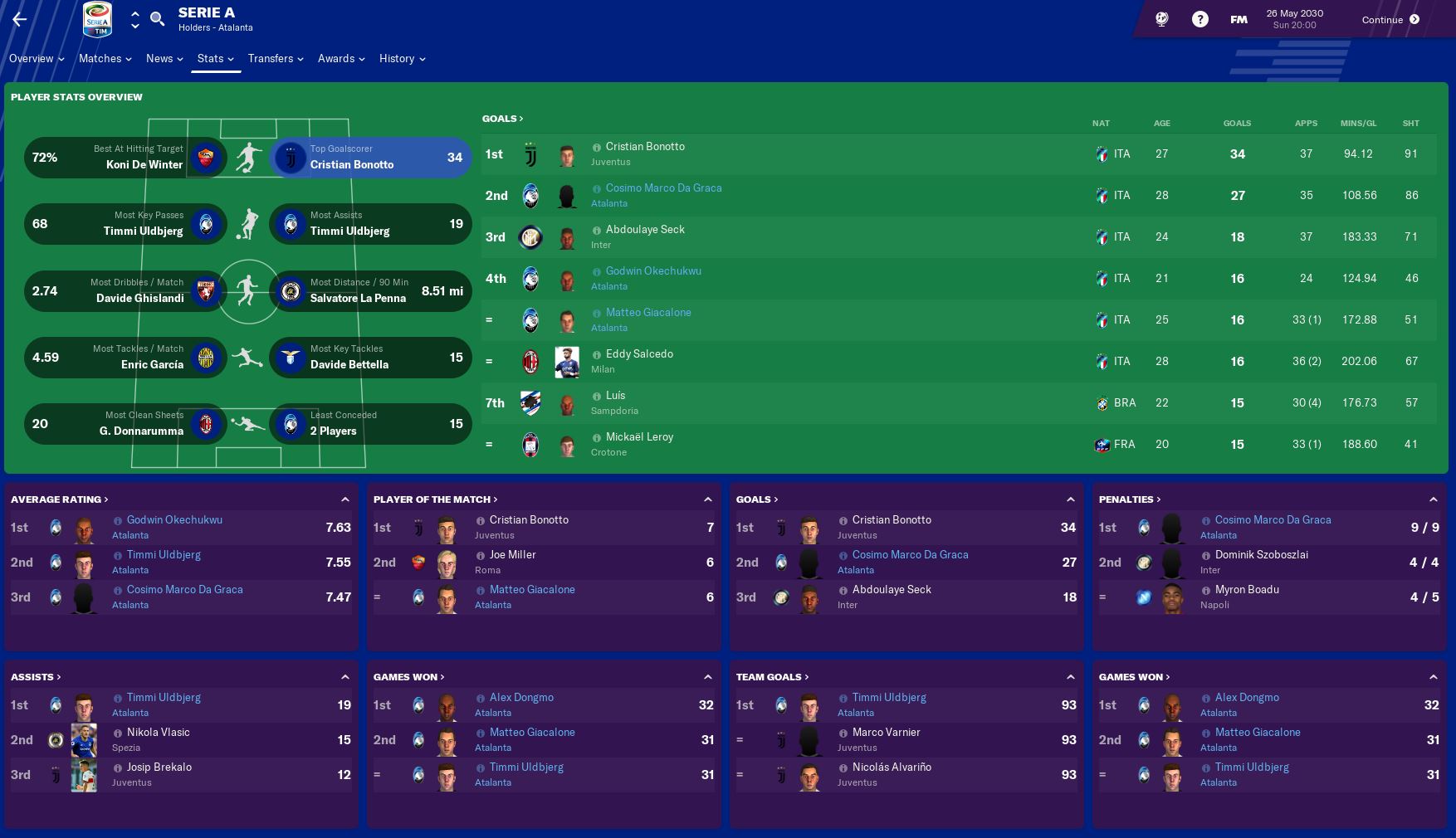Open the in-game help question mark icon

[1199, 18]
